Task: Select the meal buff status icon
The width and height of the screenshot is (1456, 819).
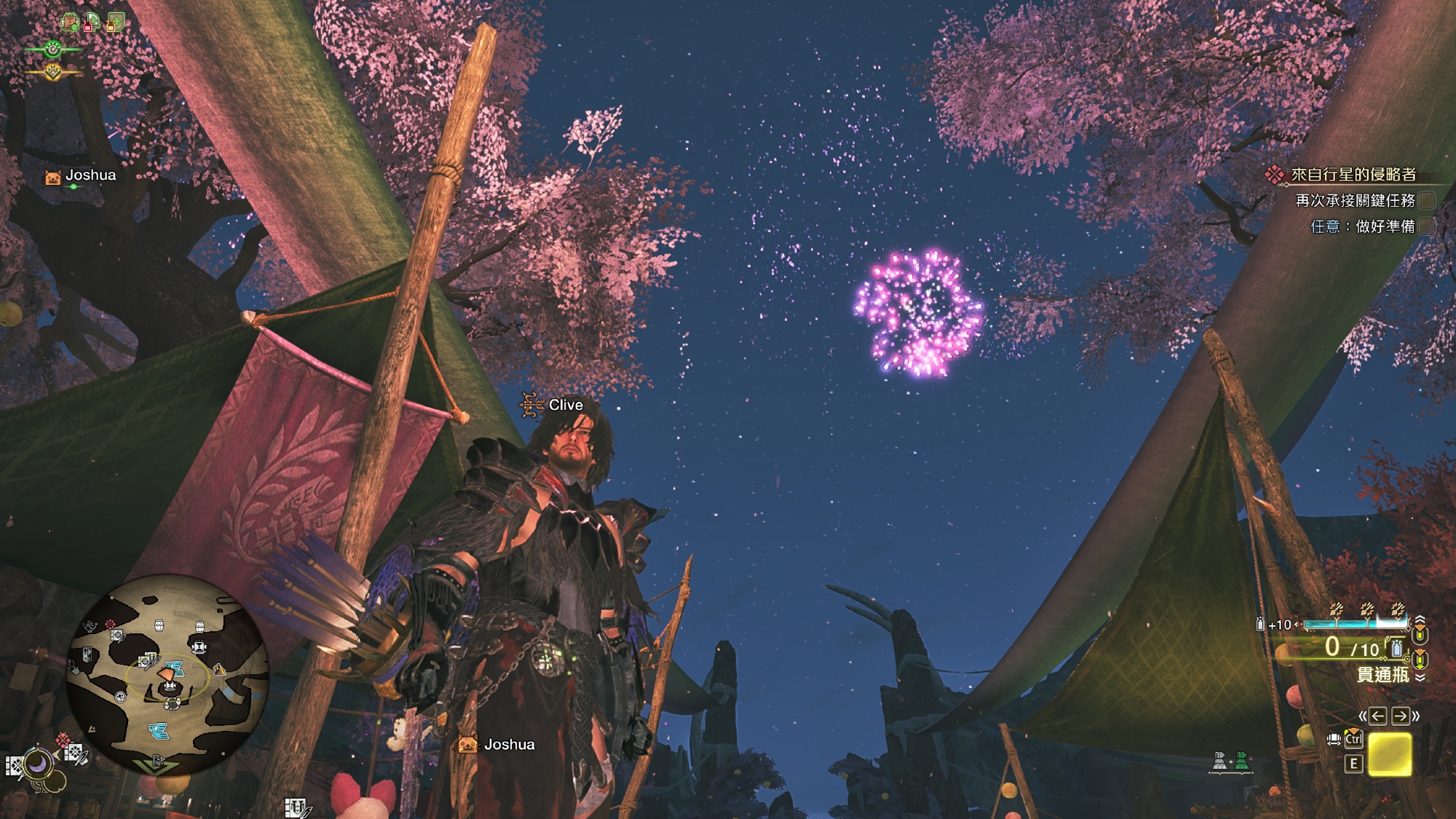Action: pos(70,23)
